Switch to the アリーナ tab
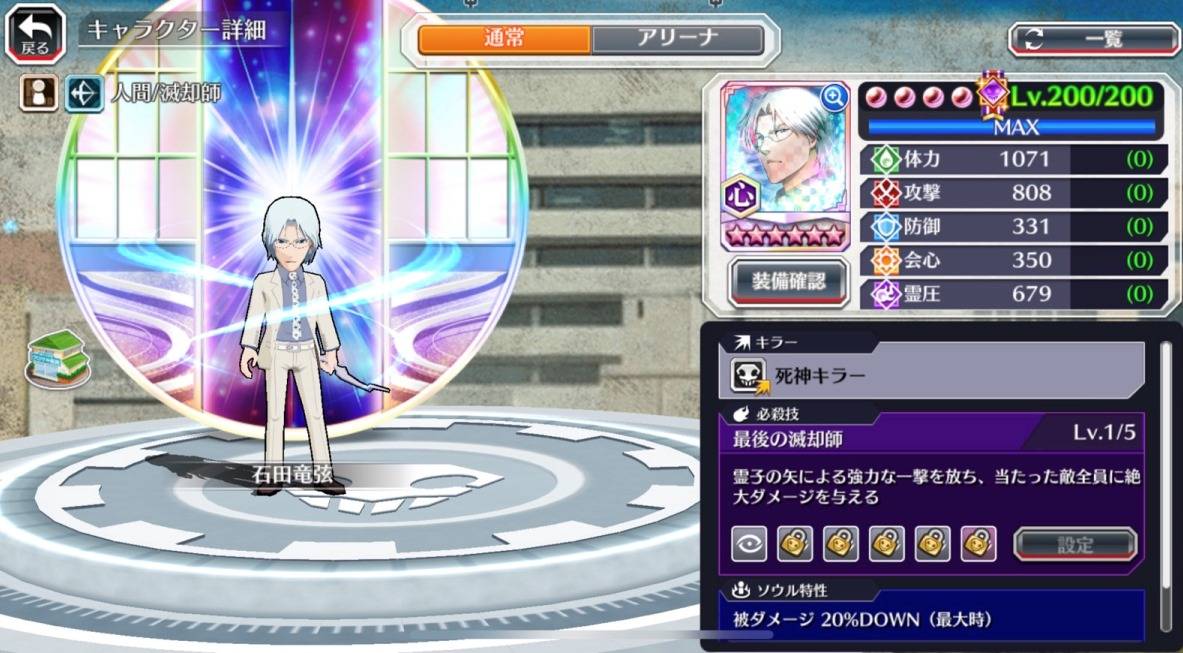 (677, 39)
